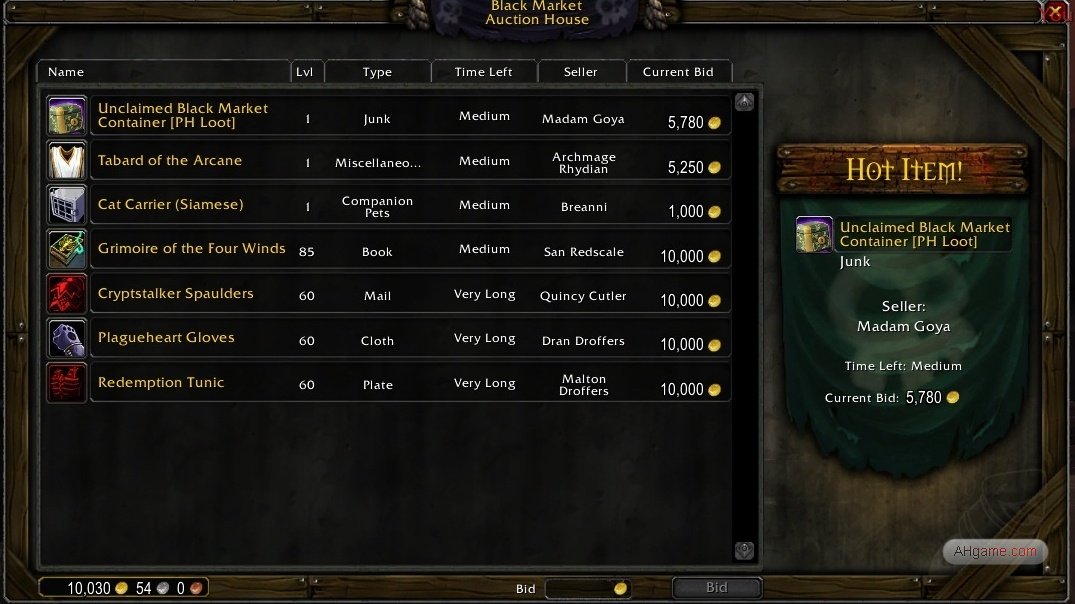Click the Bid button

716,588
